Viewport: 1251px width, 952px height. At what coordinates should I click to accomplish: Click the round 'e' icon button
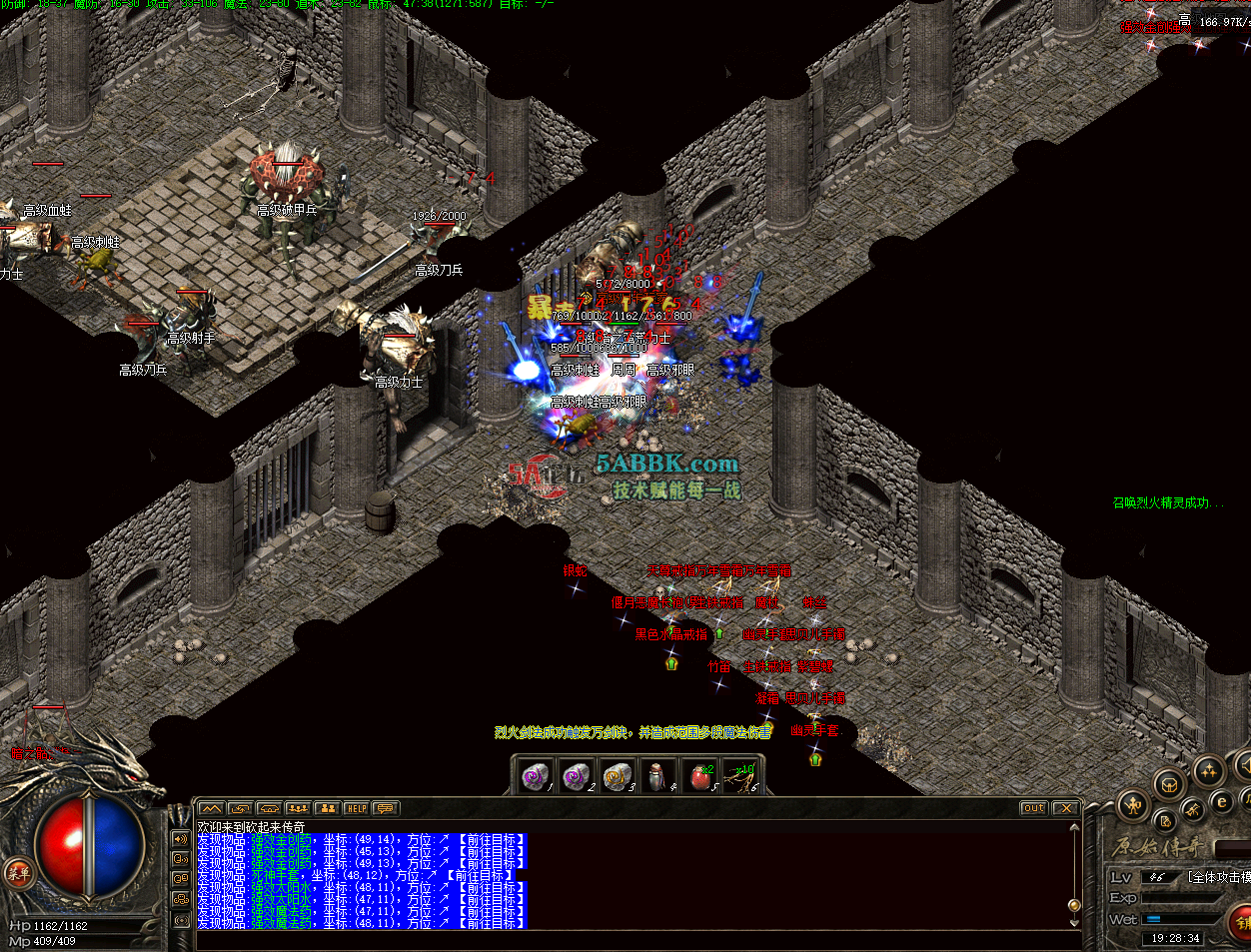pyautogui.click(x=1221, y=801)
